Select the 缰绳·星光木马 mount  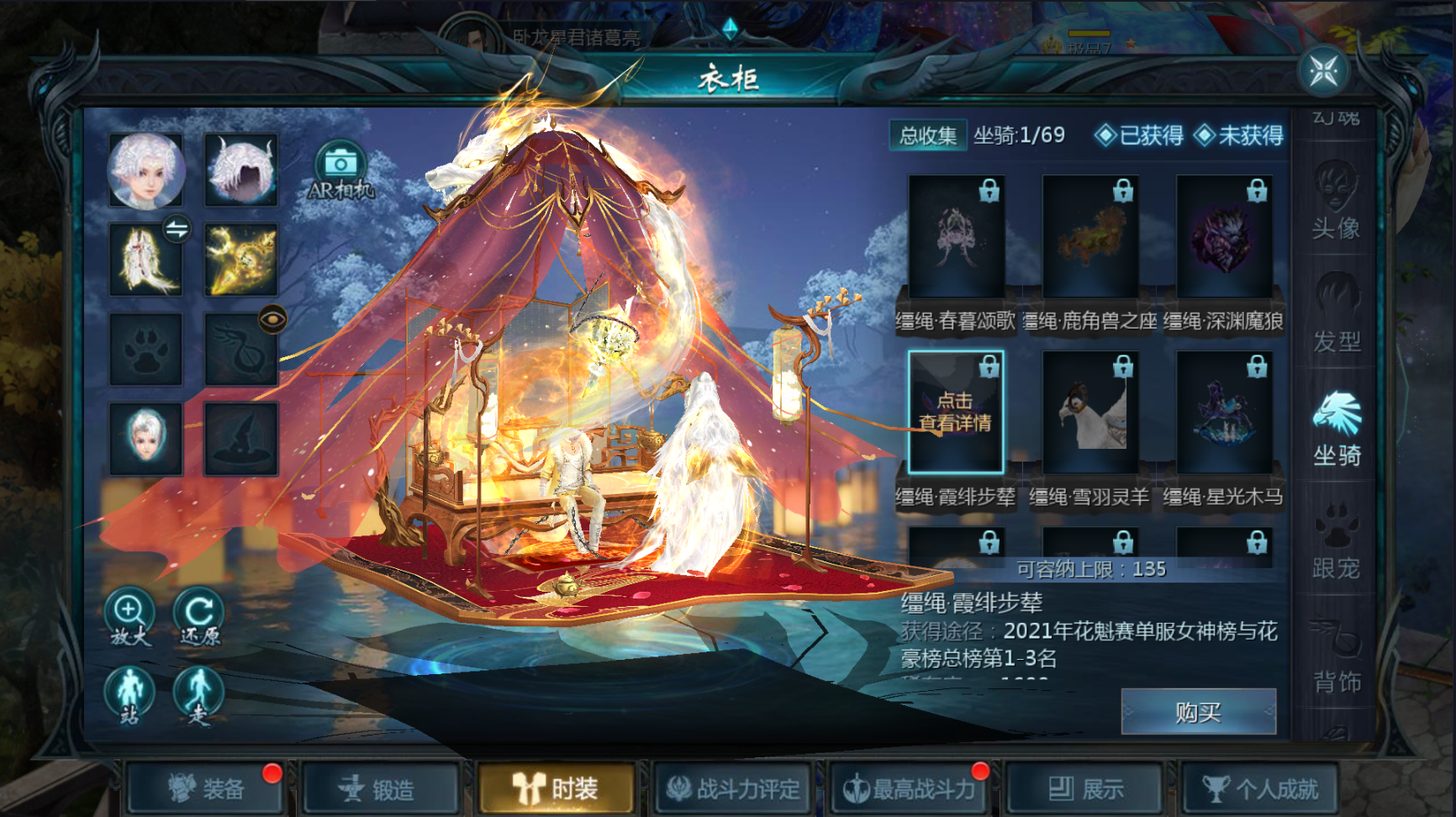coord(1224,414)
